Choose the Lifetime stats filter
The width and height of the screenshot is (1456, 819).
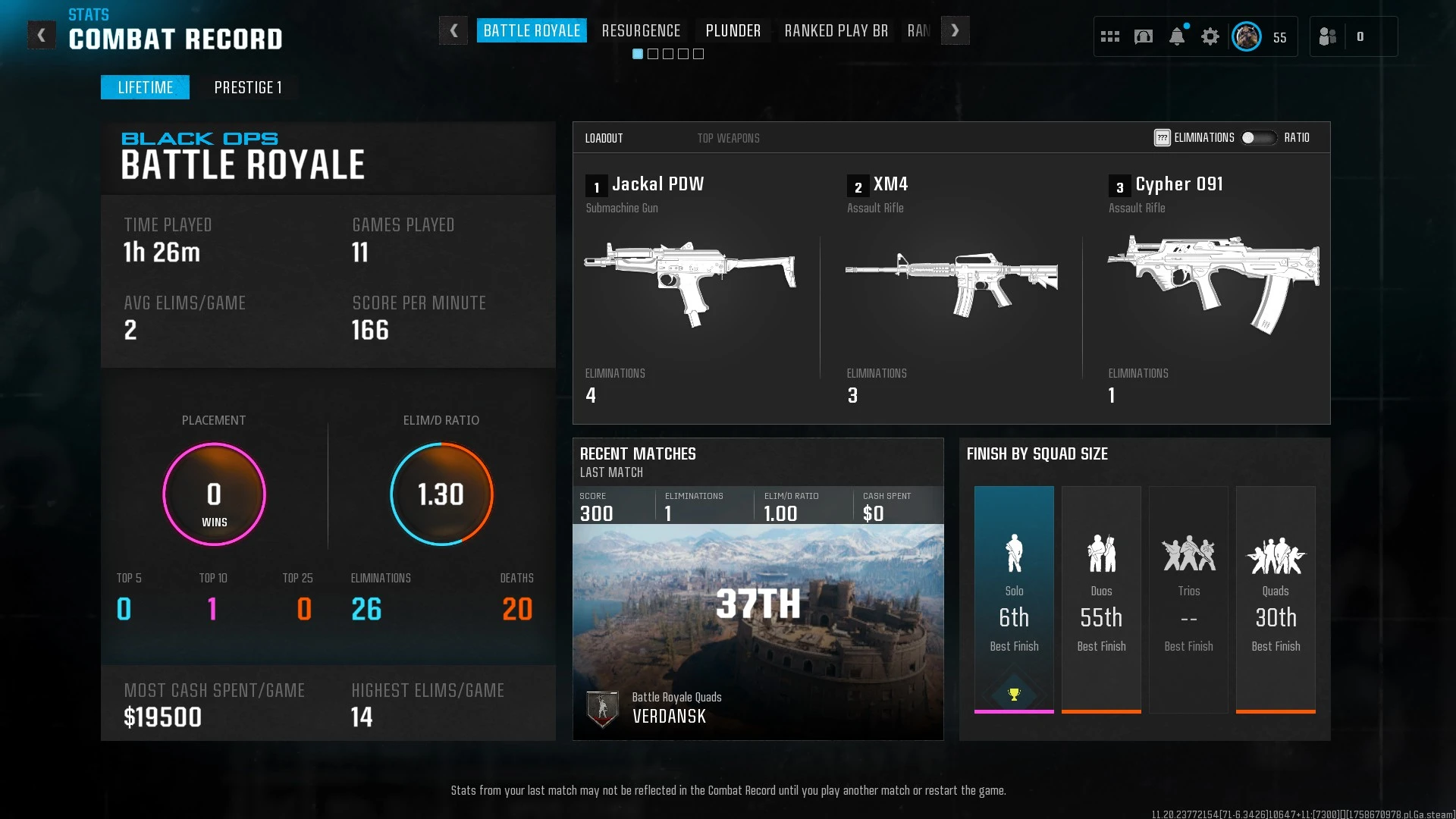coord(145,87)
